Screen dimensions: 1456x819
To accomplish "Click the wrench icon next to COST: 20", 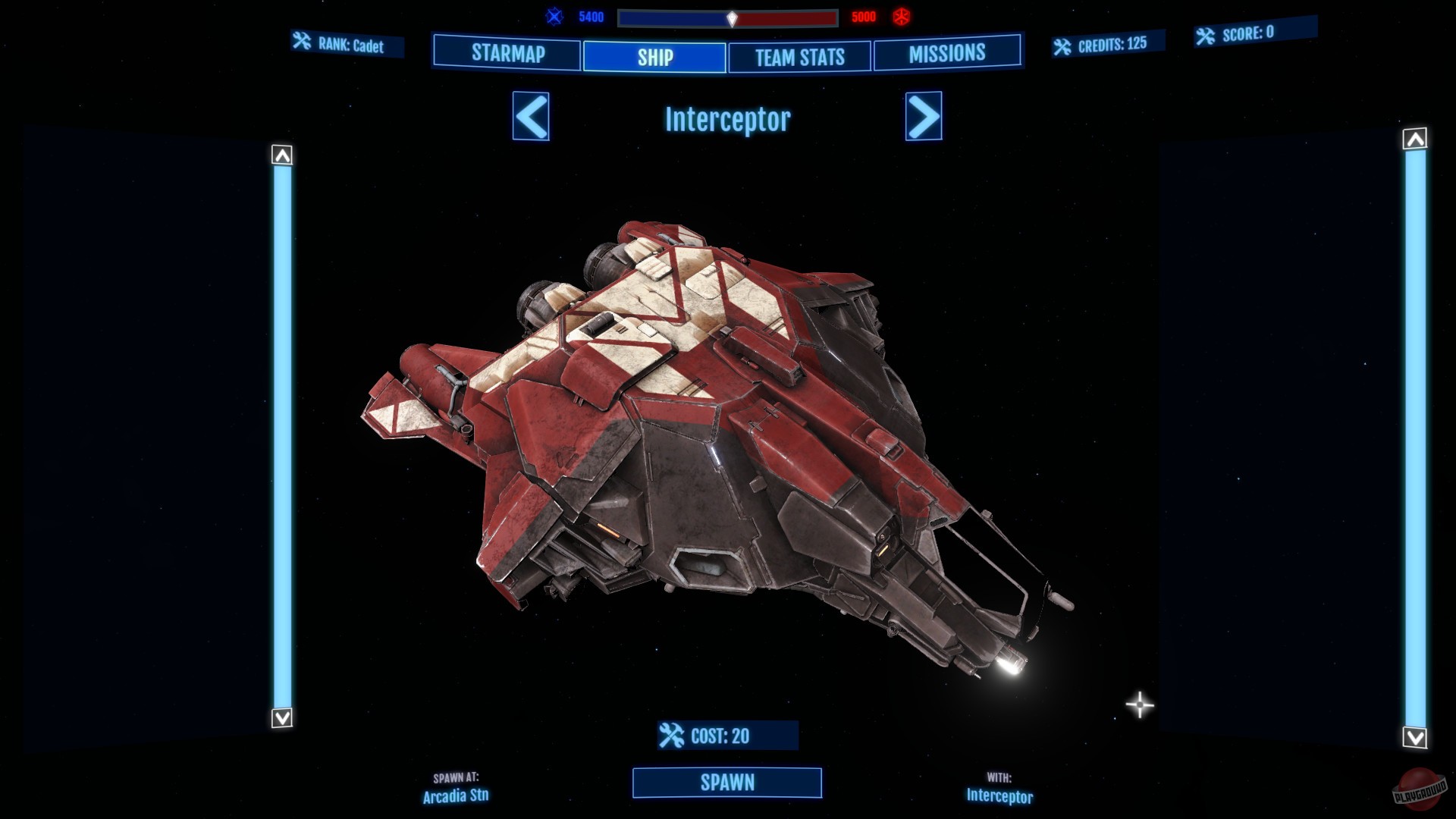I will tap(670, 733).
